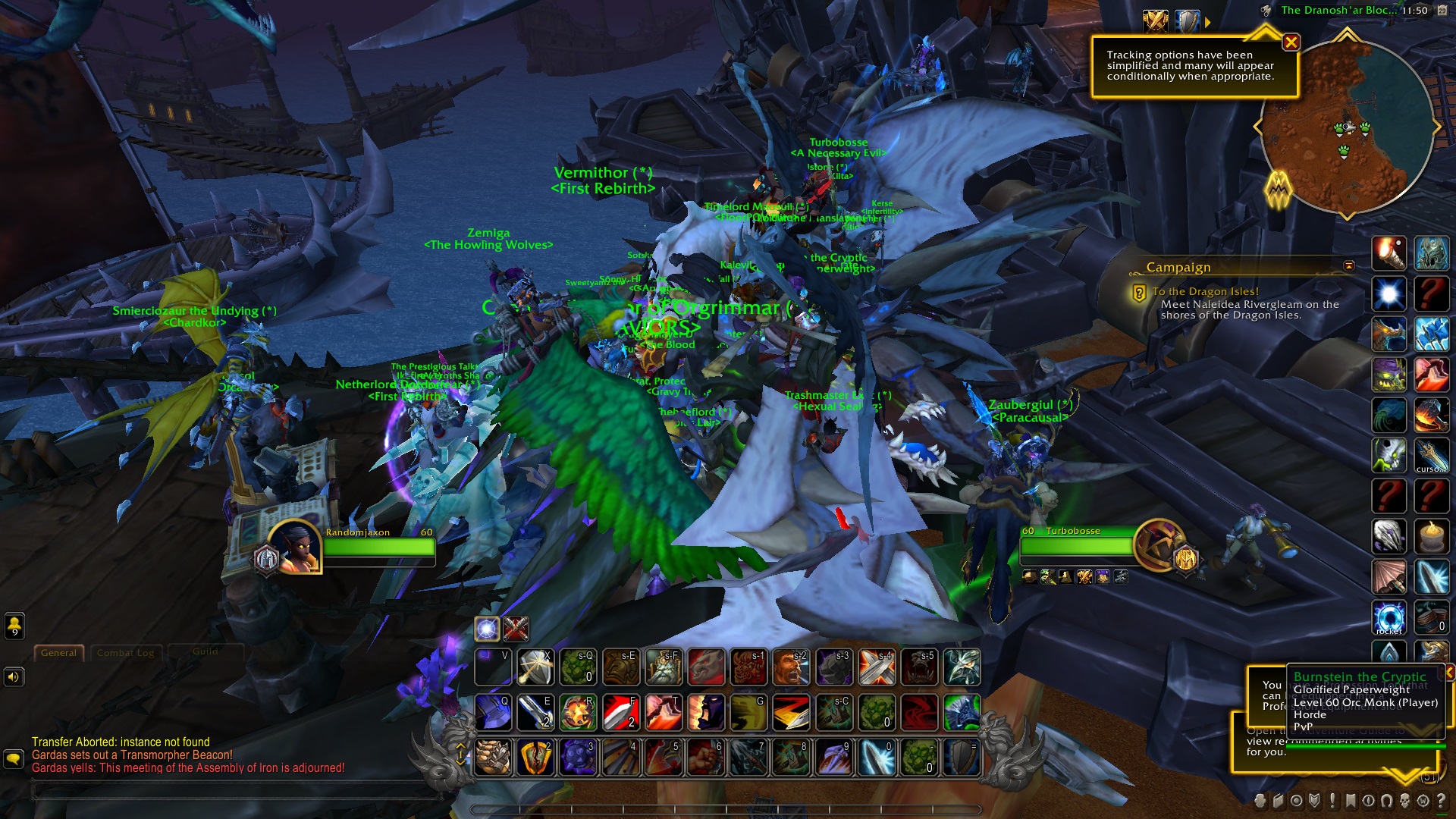
Task: Collapse the Campaign objective tracker
Action: tap(1348, 266)
